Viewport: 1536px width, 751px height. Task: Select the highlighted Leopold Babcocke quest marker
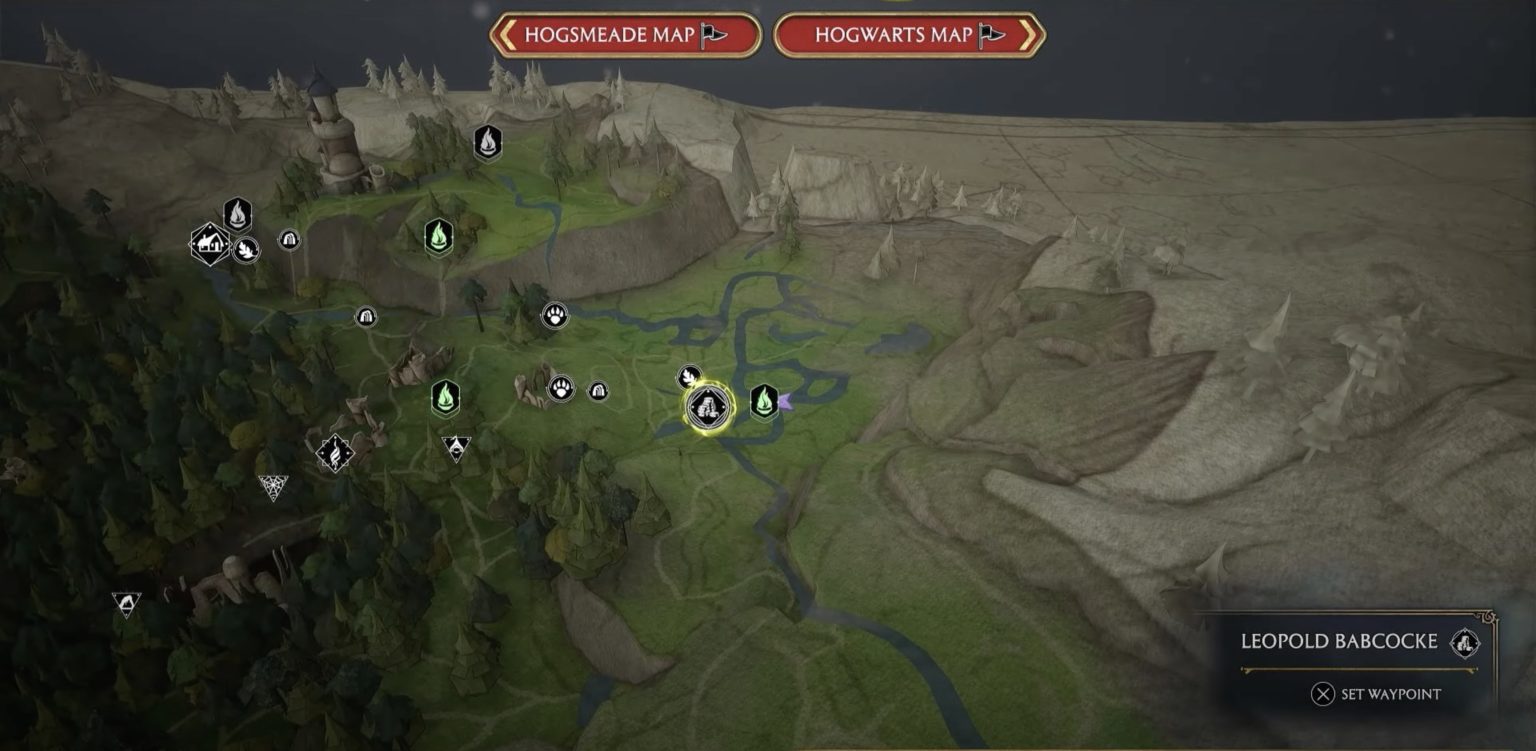[x=706, y=408]
